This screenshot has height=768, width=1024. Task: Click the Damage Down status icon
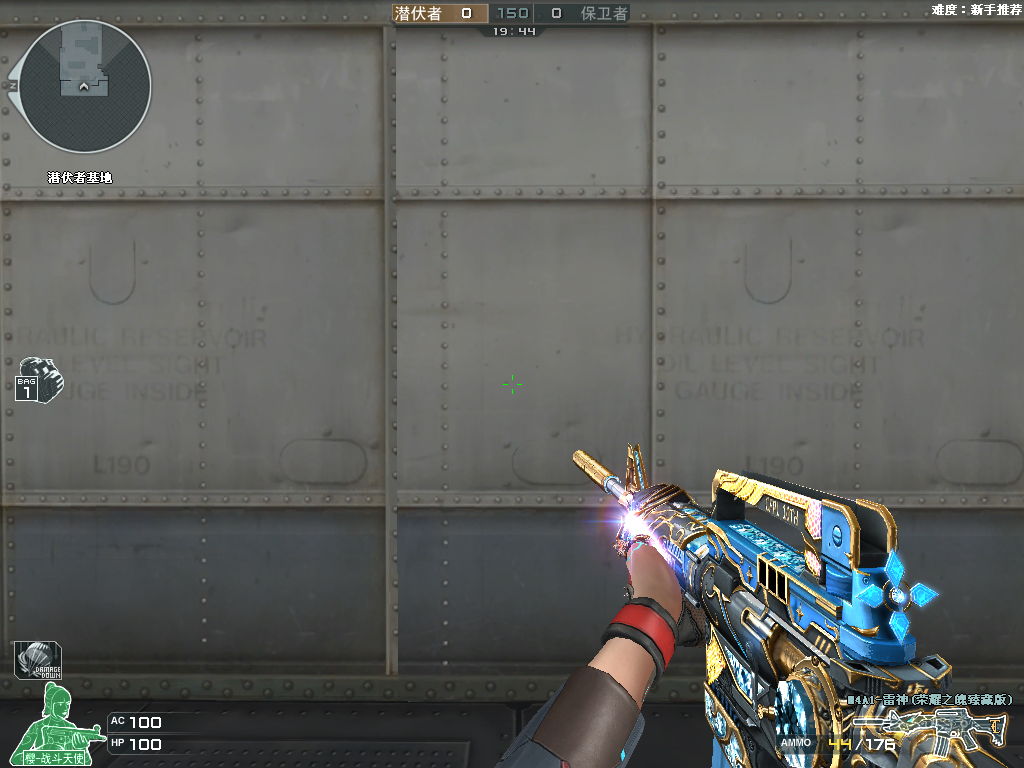(x=38, y=659)
